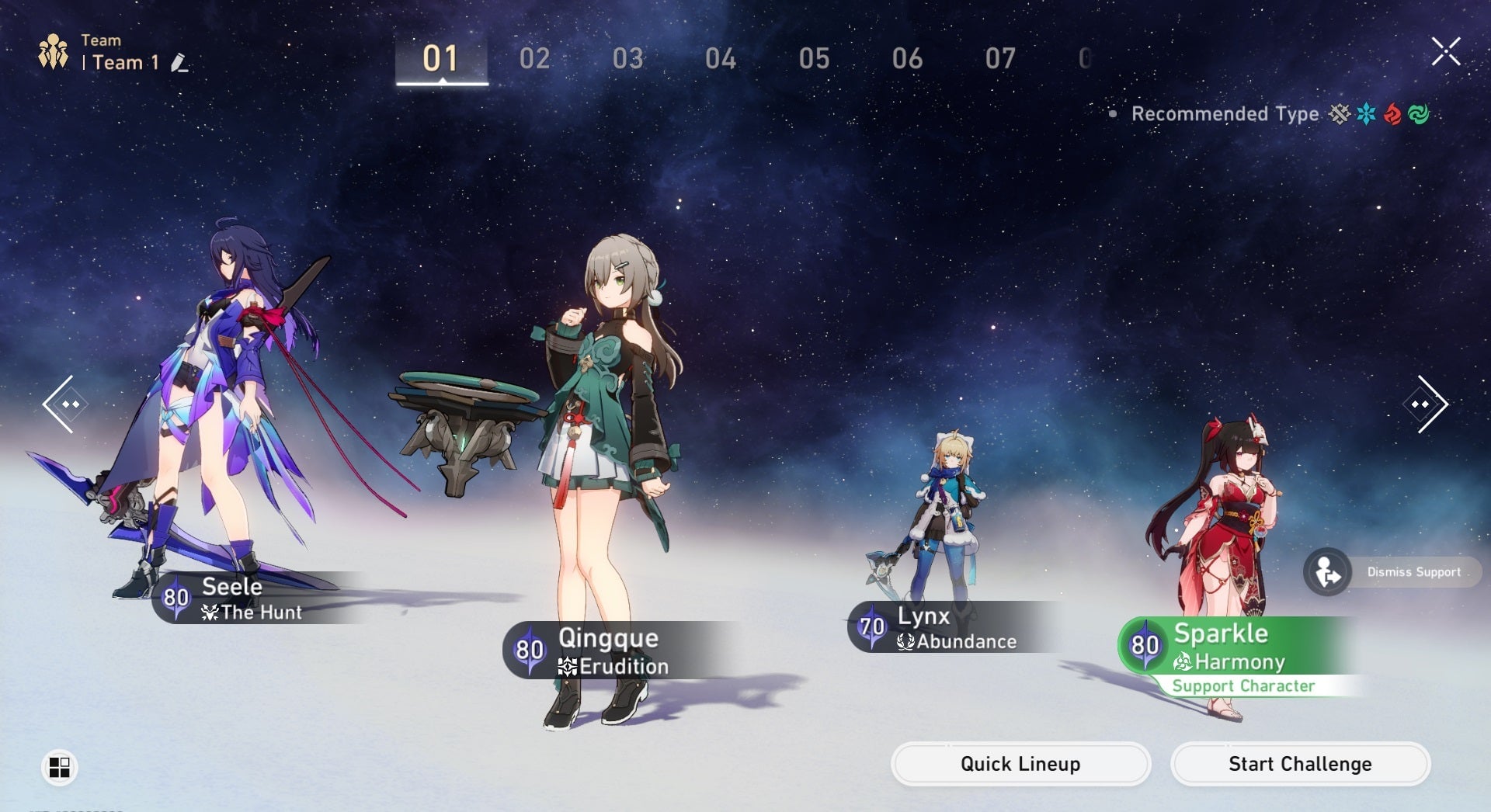The height and width of the screenshot is (812, 1491).
Task: Click the Hunt path icon under Seele
Action: pos(210,612)
